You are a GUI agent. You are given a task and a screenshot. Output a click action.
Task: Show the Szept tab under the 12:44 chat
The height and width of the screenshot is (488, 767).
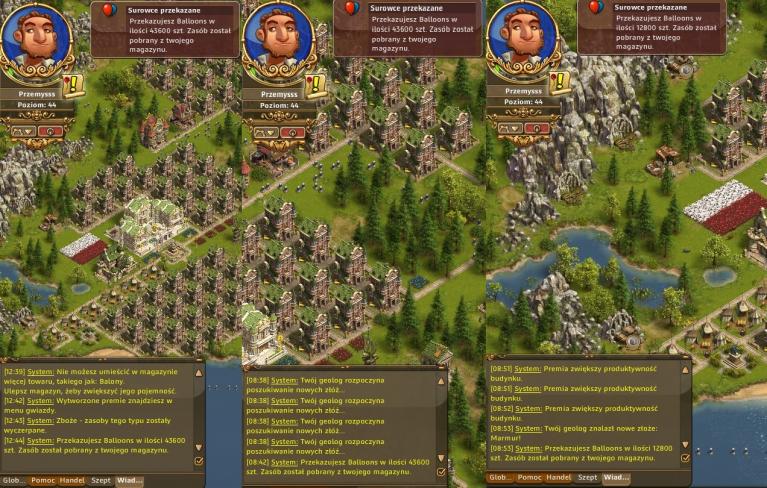click(101, 481)
